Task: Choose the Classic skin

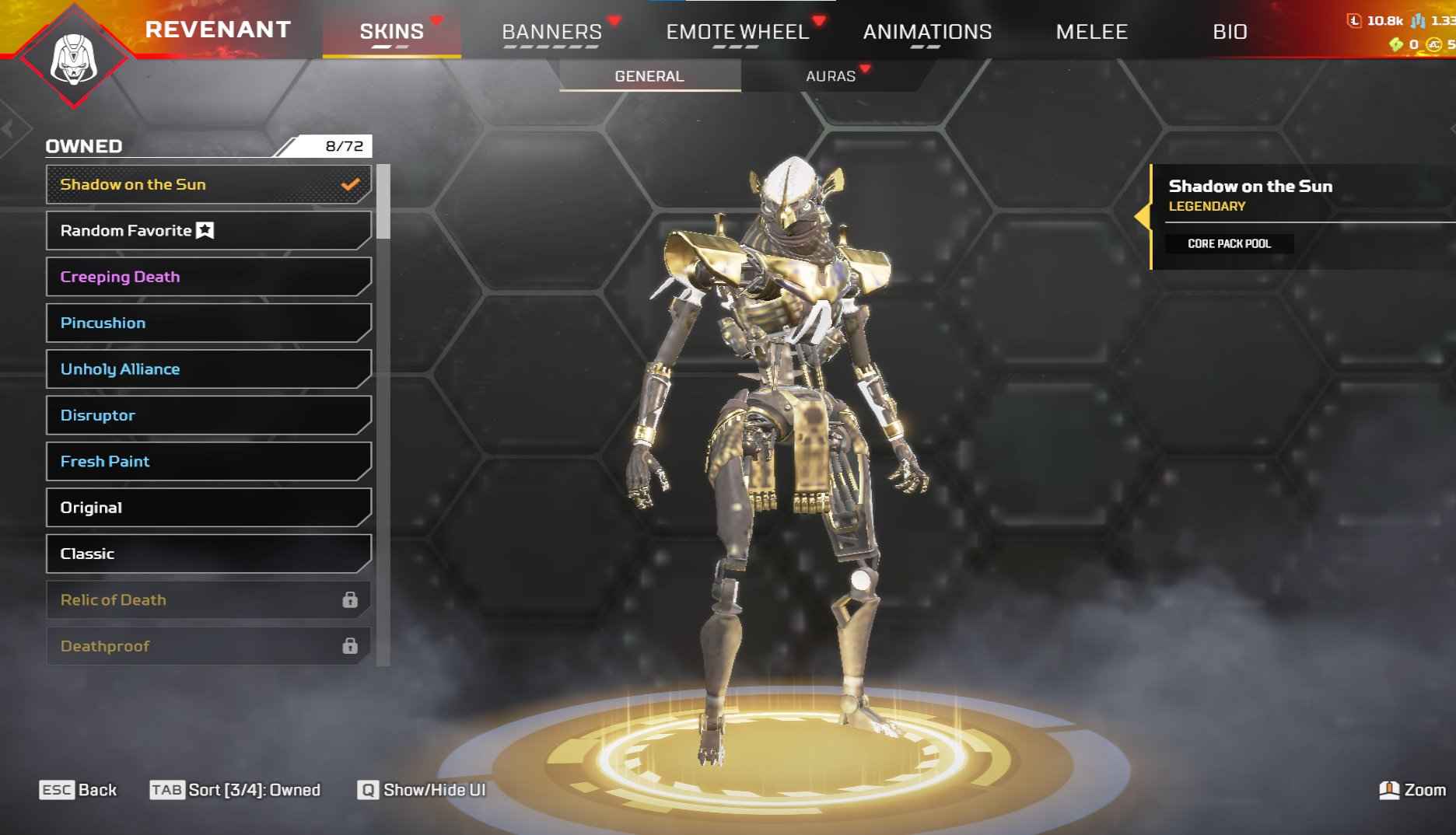Action: tap(208, 554)
